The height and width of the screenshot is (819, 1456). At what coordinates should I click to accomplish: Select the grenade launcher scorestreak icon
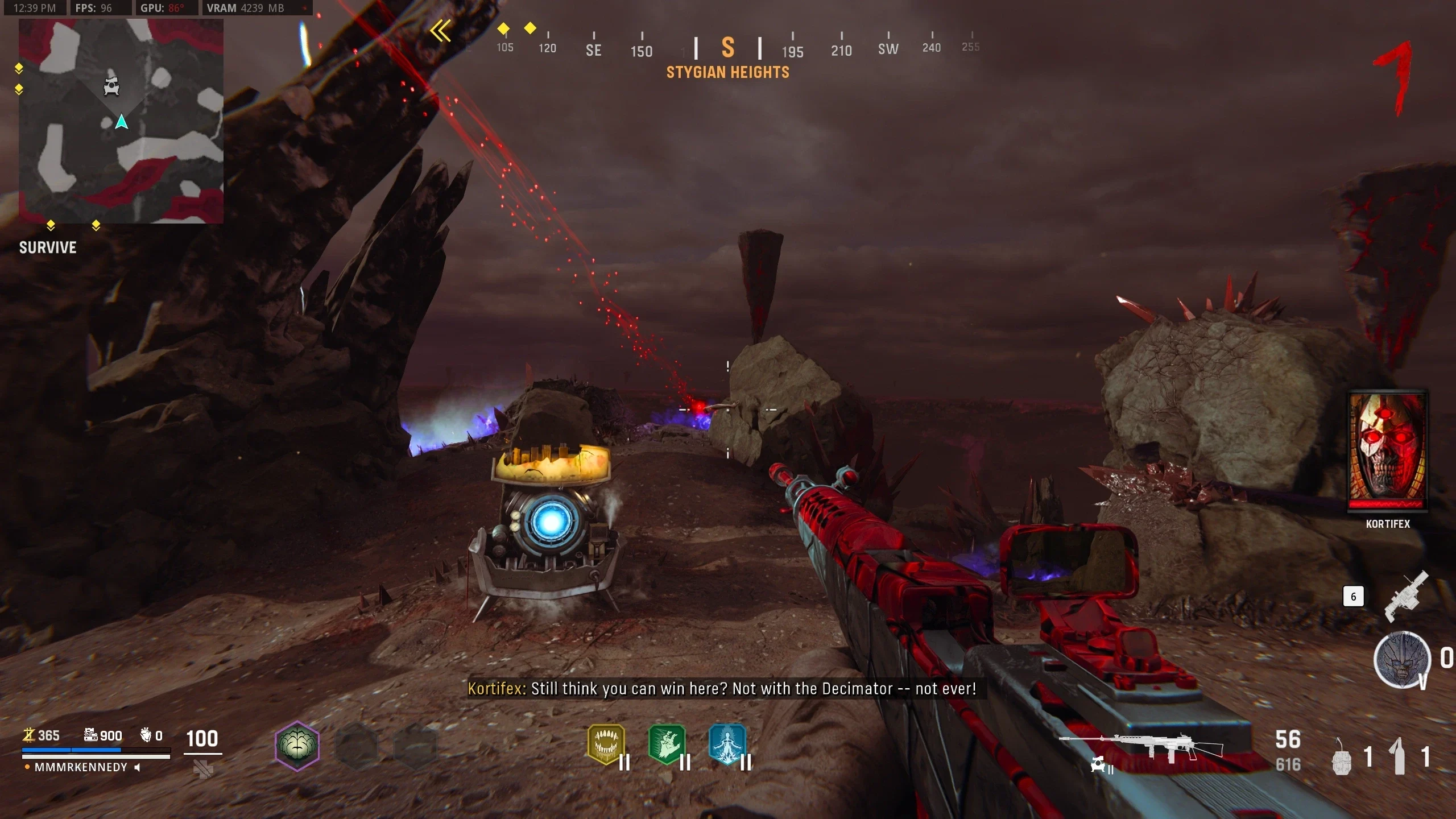tap(1405, 597)
